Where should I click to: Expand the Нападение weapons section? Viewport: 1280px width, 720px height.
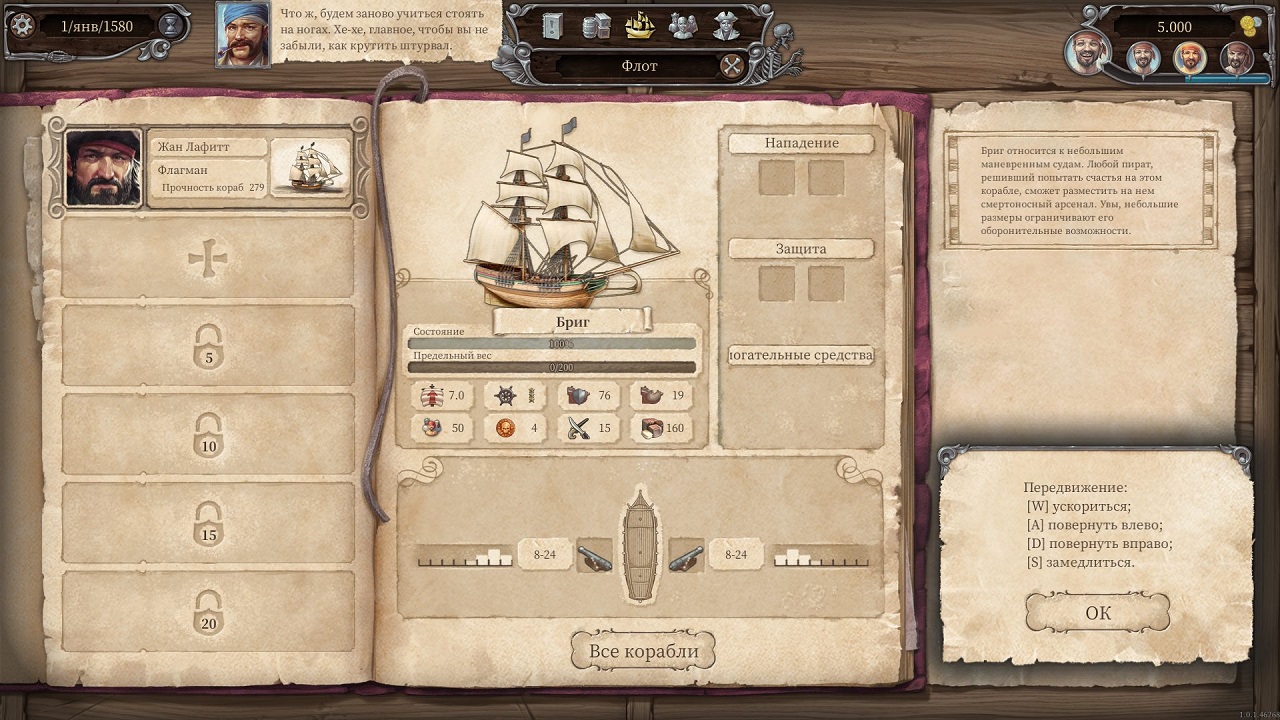(x=800, y=143)
